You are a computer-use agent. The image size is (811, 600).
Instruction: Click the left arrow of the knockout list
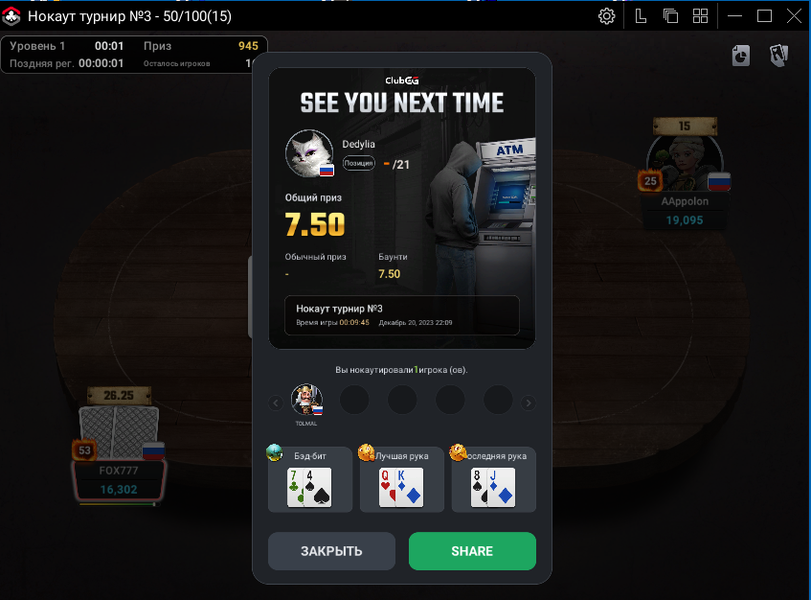276,403
